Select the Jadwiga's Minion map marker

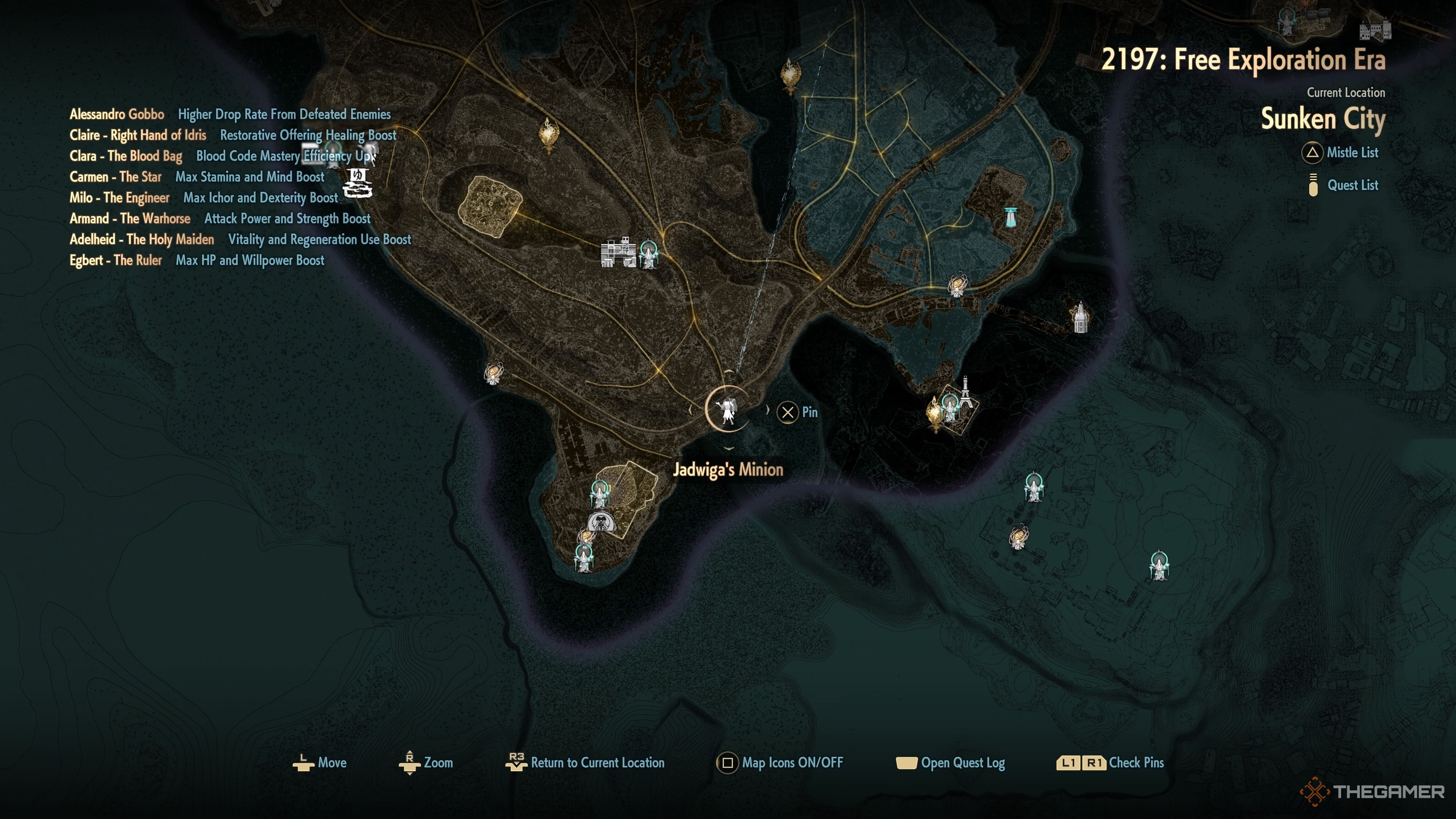(728, 409)
